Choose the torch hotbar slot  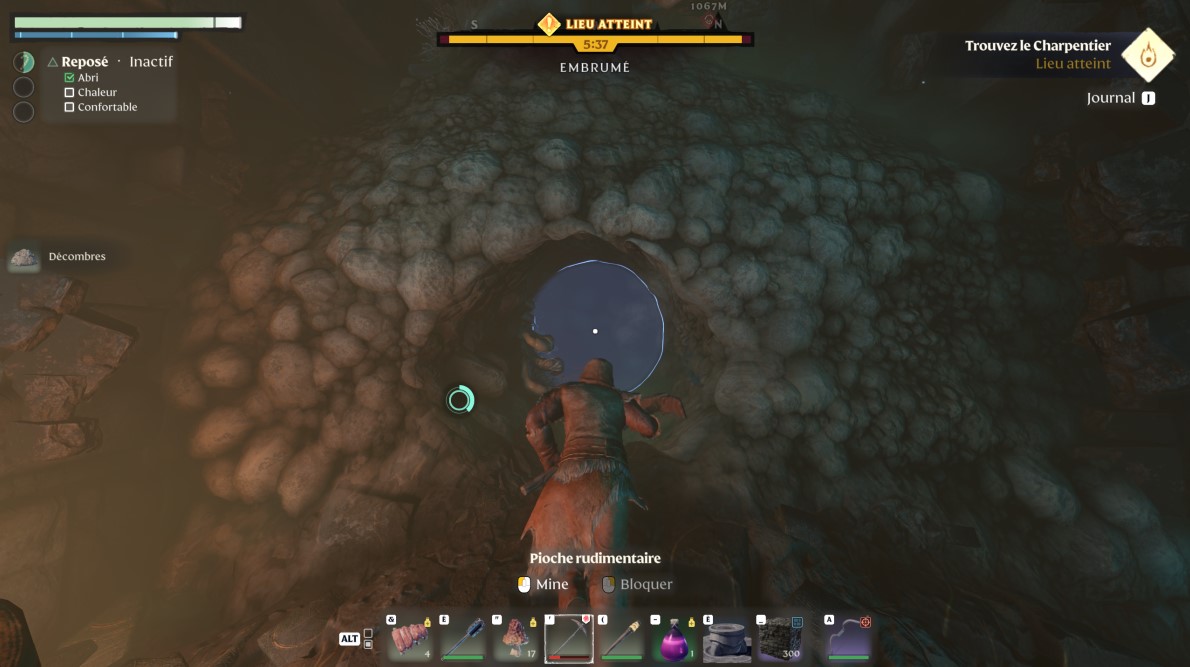(621, 638)
